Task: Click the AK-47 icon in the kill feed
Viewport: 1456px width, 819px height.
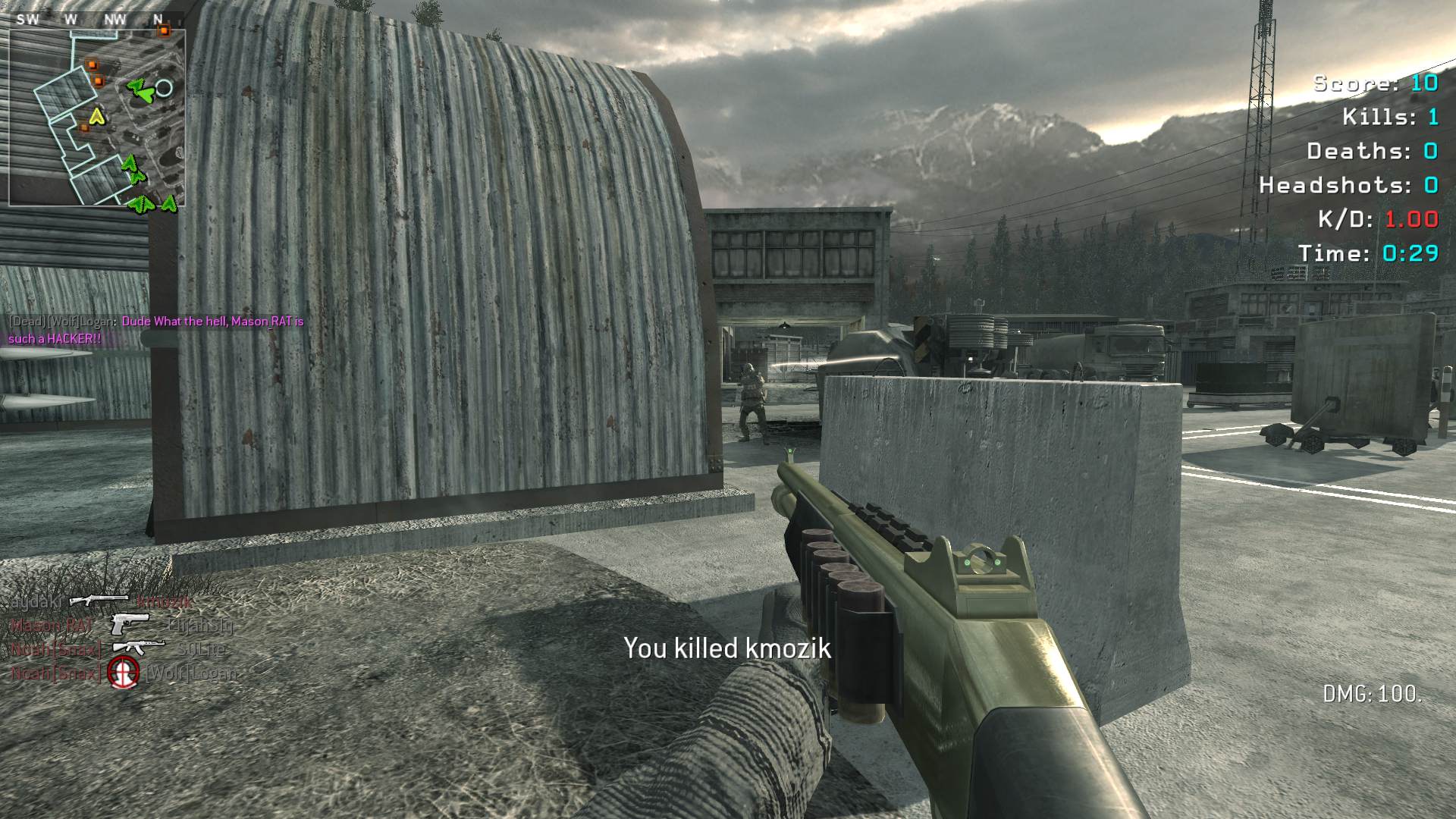Action: point(139,648)
